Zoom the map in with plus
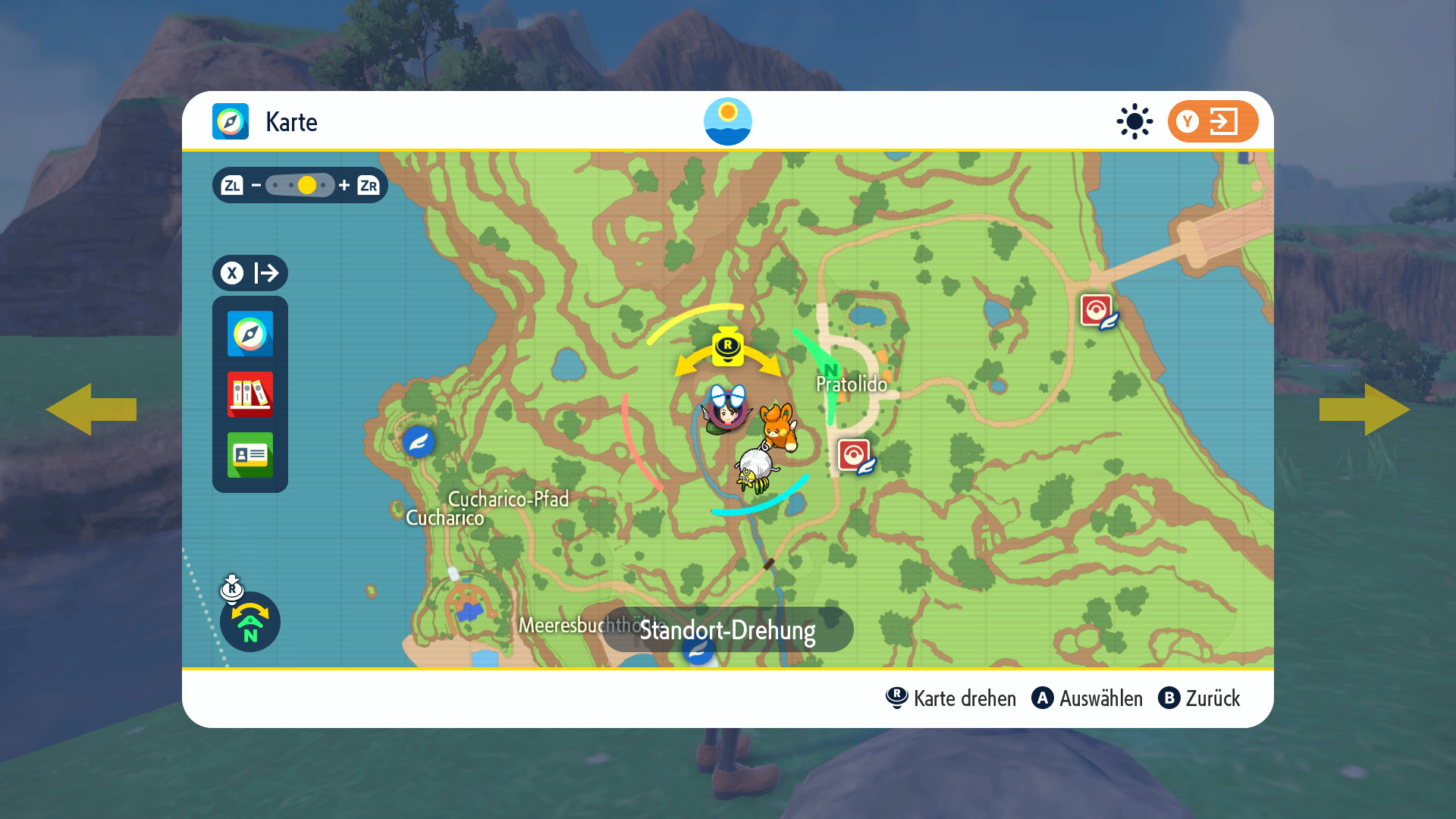This screenshot has height=819, width=1456. coord(344,185)
